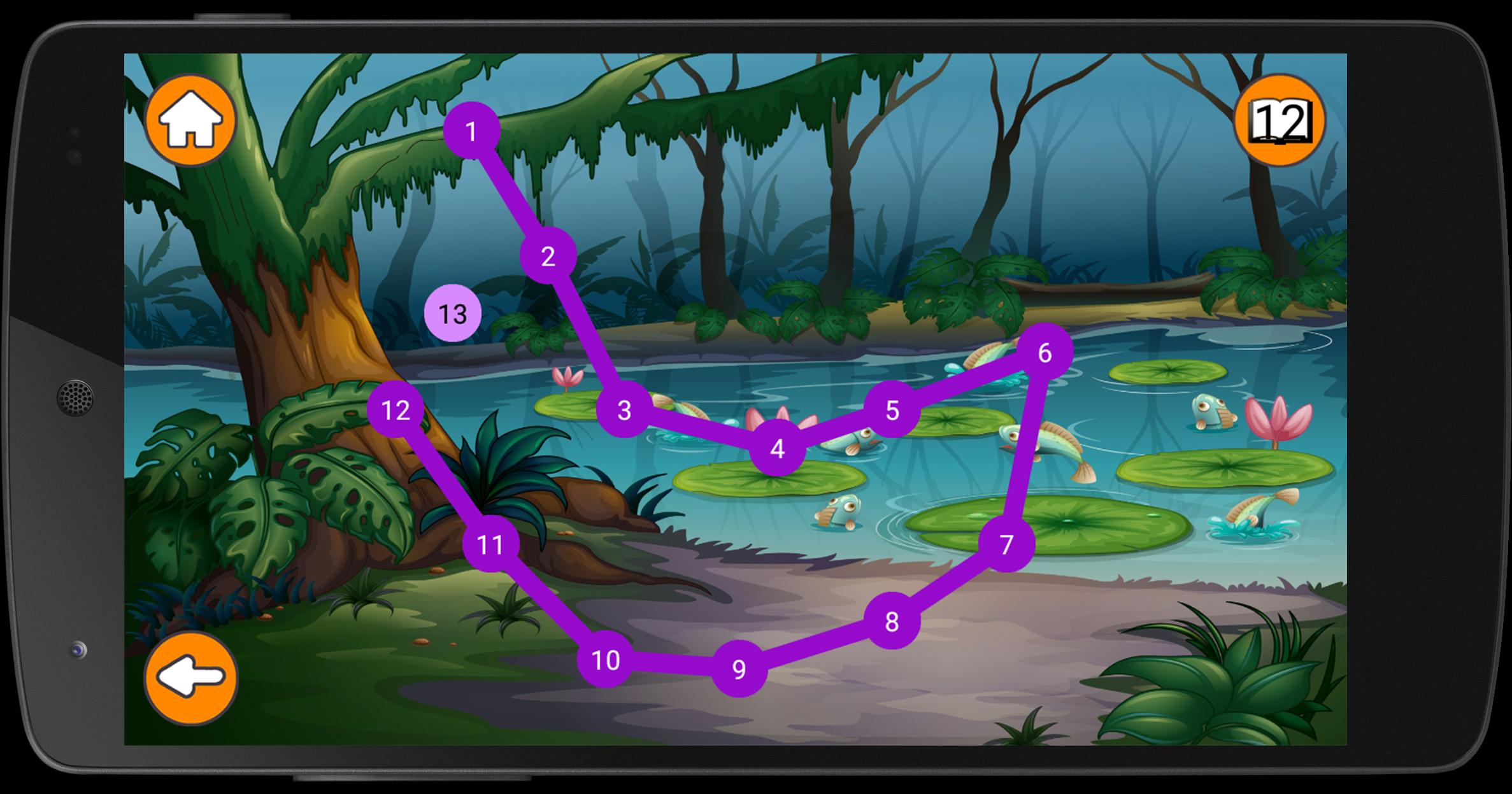Tap dot number 2

(548, 256)
